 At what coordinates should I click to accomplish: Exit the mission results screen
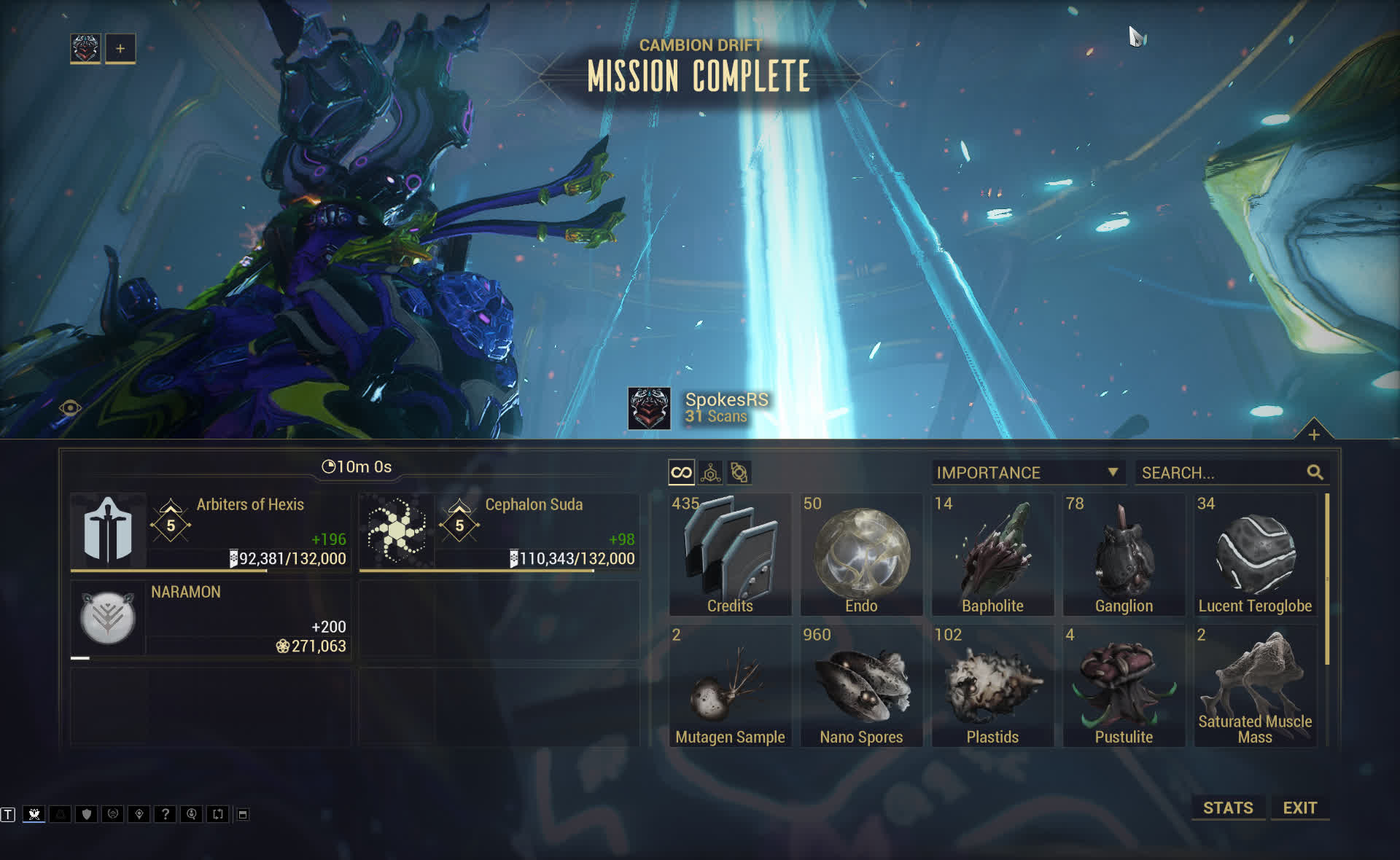coord(1299,808)
